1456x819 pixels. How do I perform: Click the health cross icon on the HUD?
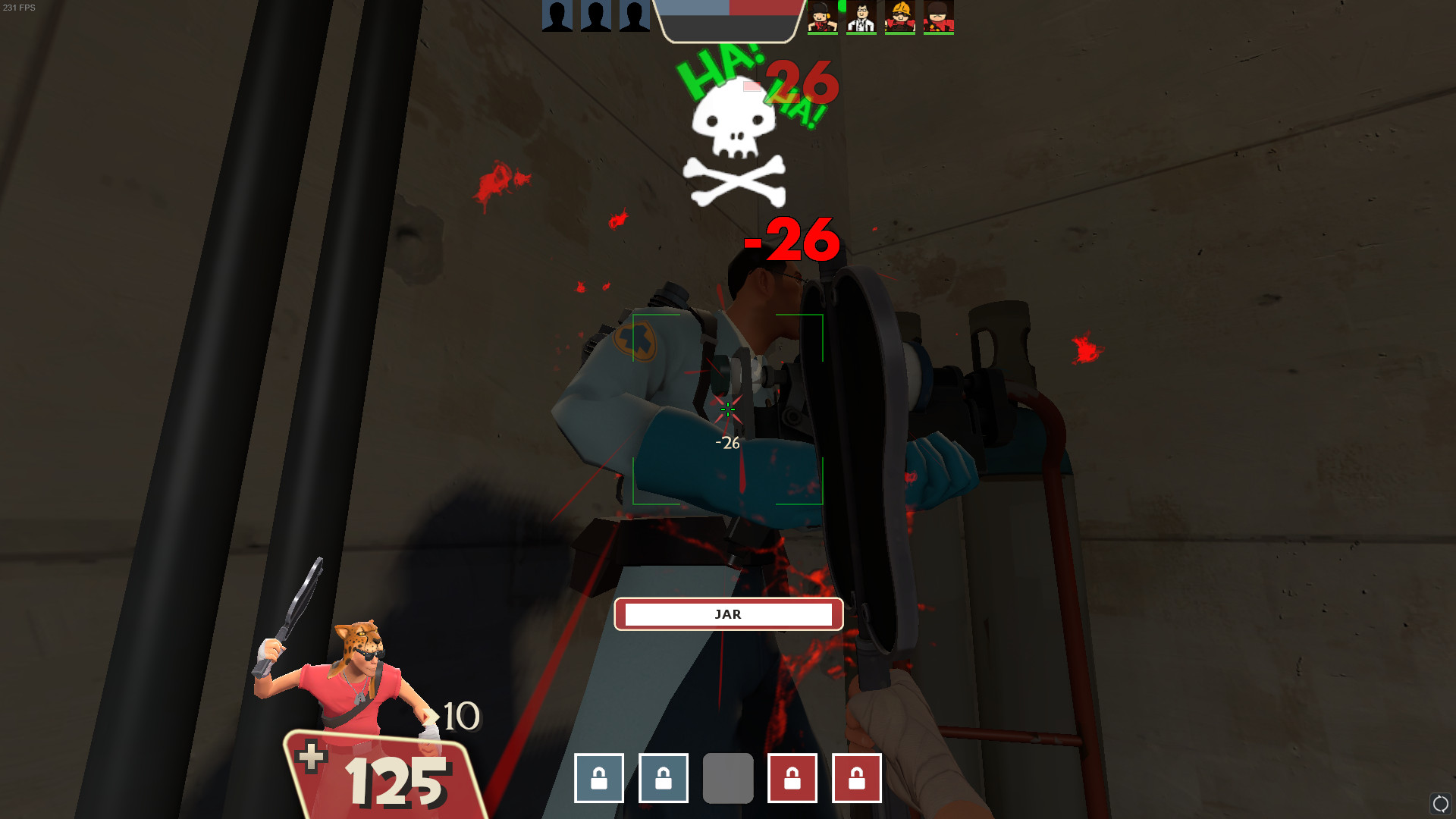tap(311, 755)
